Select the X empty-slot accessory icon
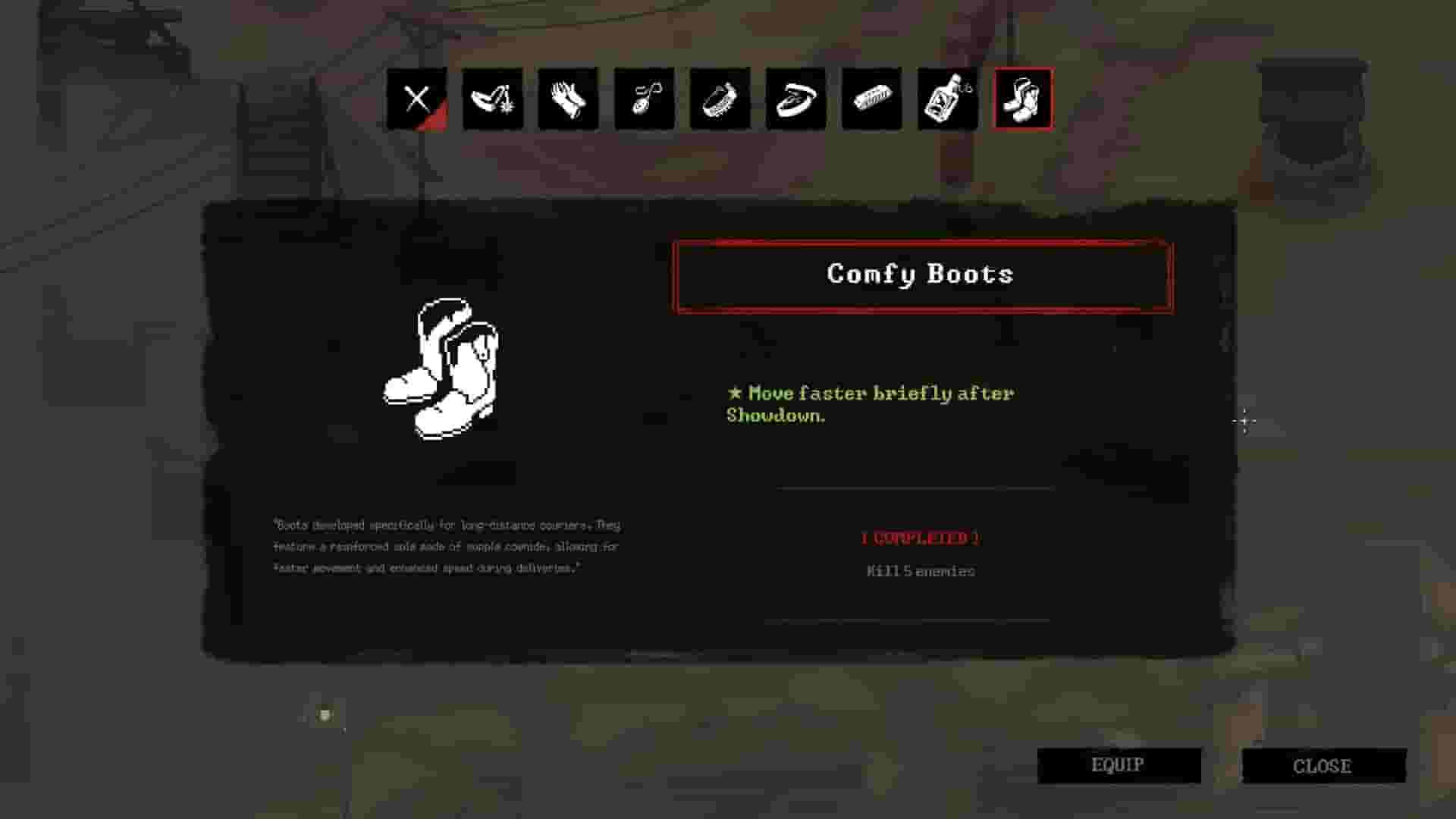The height and width of the screenshot is (819, 1456). coord(417,99)
